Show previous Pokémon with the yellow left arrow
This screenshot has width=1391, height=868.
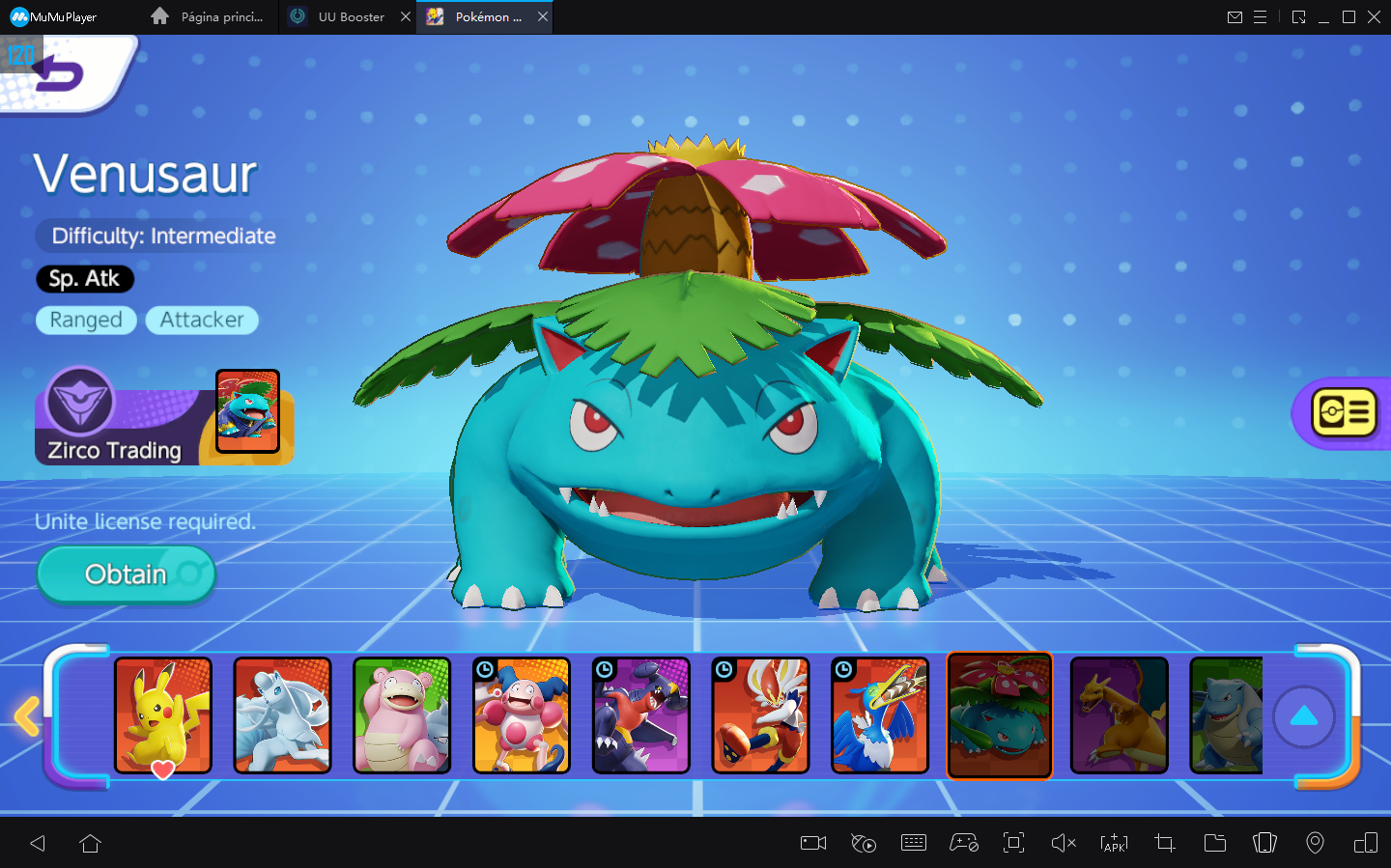coord(27,716)
